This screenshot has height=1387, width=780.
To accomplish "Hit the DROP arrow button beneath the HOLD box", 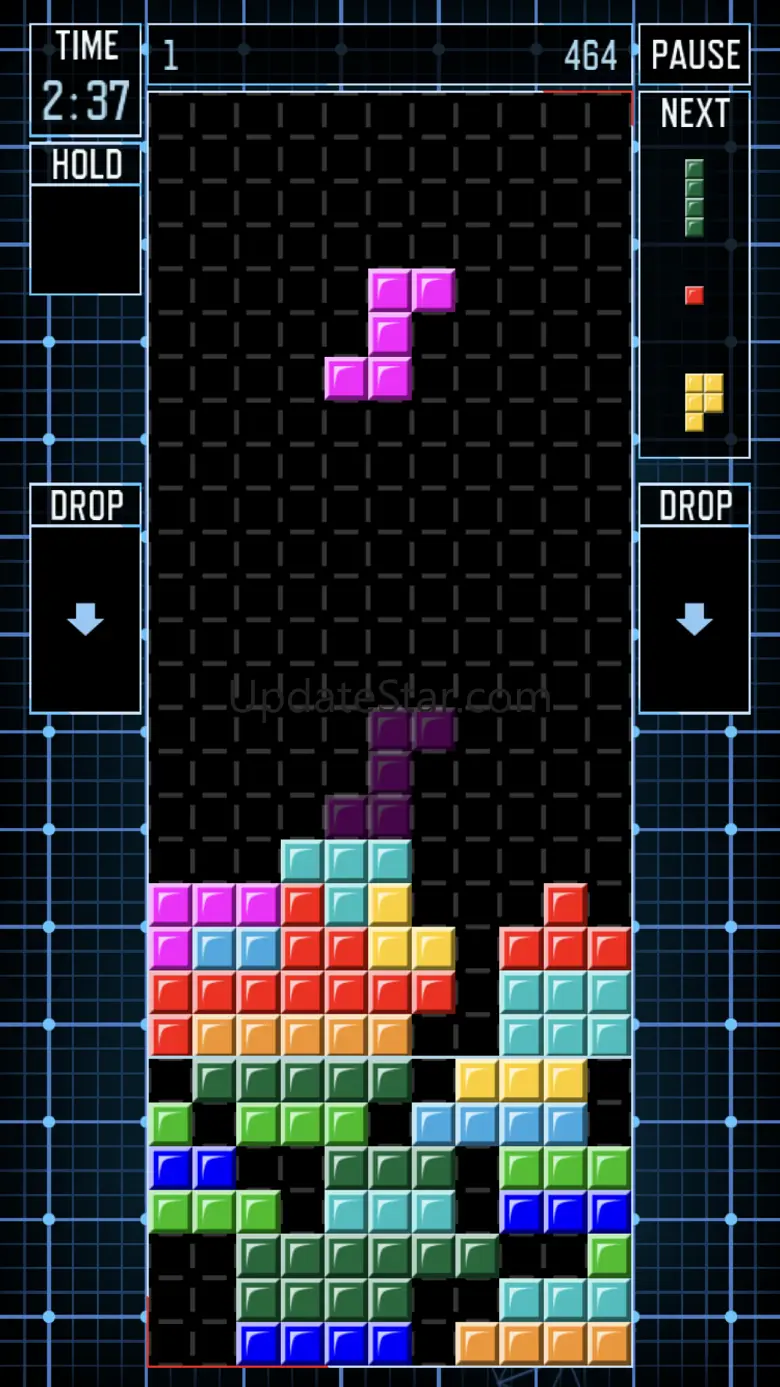I will 85,618.
